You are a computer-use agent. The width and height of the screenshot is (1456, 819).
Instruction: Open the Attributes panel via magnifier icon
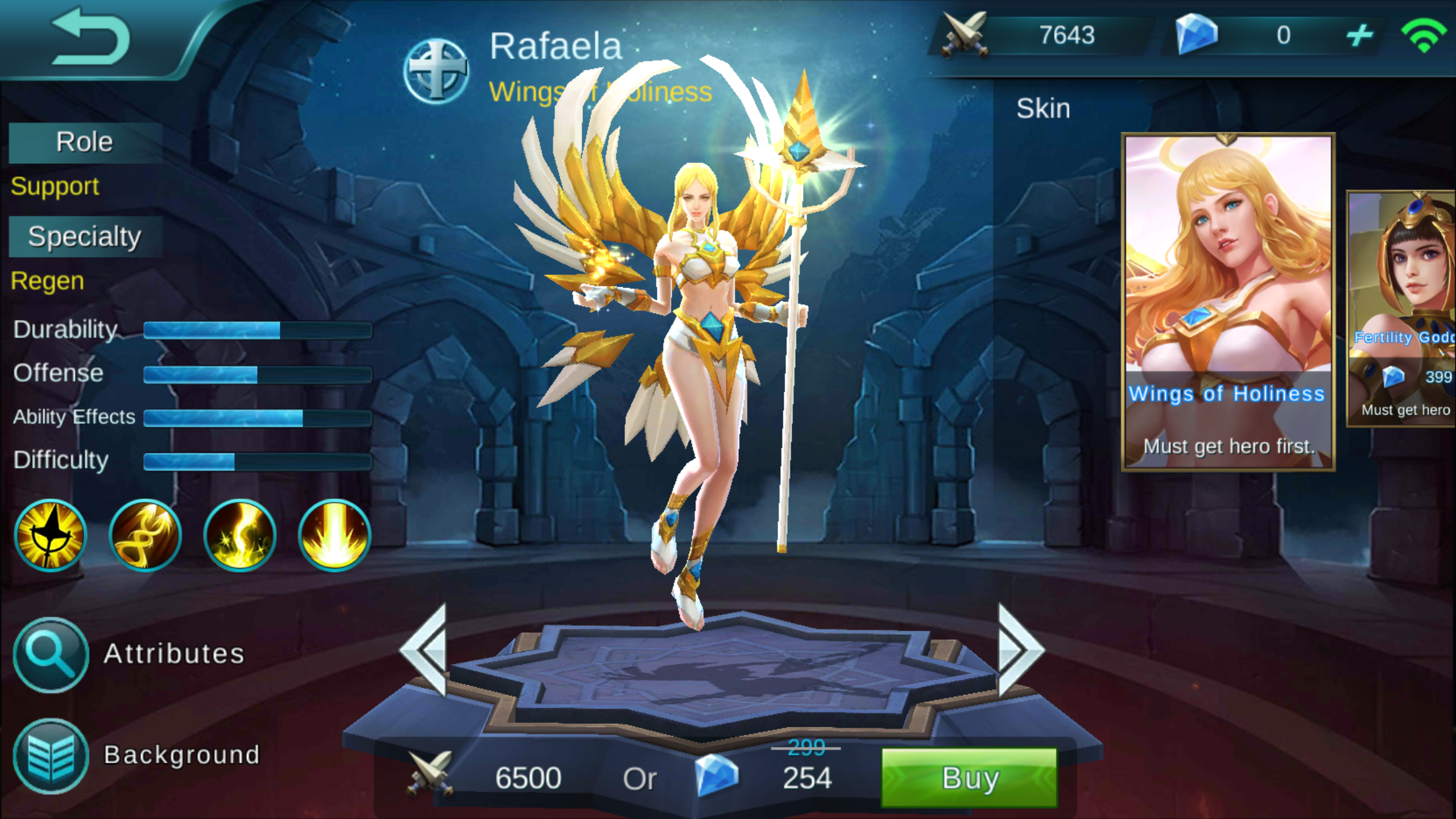(50, 654)
